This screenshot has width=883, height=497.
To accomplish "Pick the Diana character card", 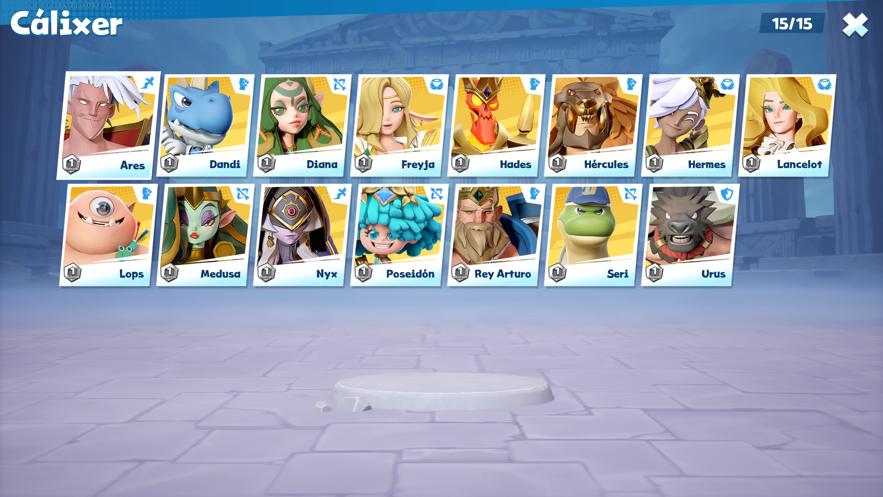I will pos(302,125).
